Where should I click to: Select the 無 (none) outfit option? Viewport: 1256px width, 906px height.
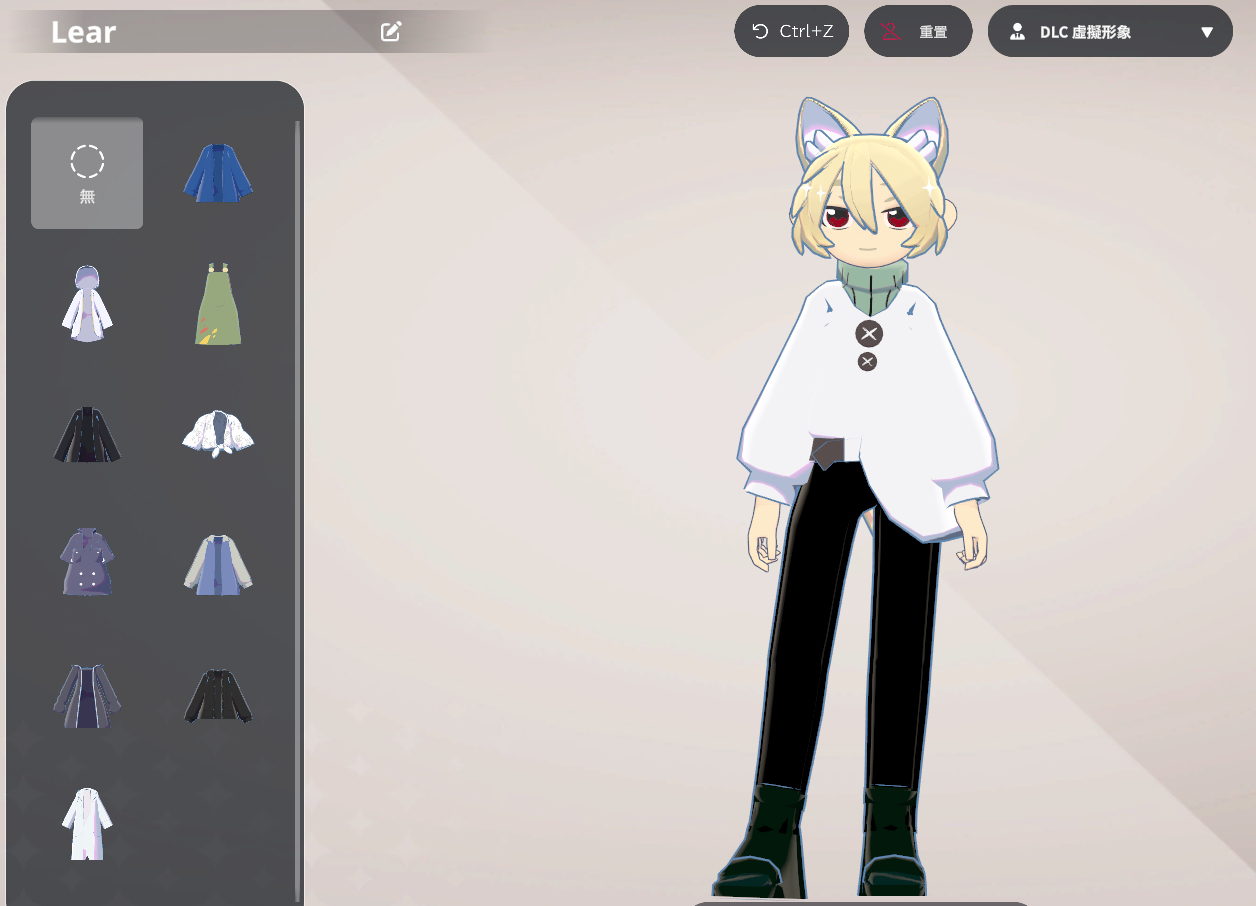coord(87,173)
